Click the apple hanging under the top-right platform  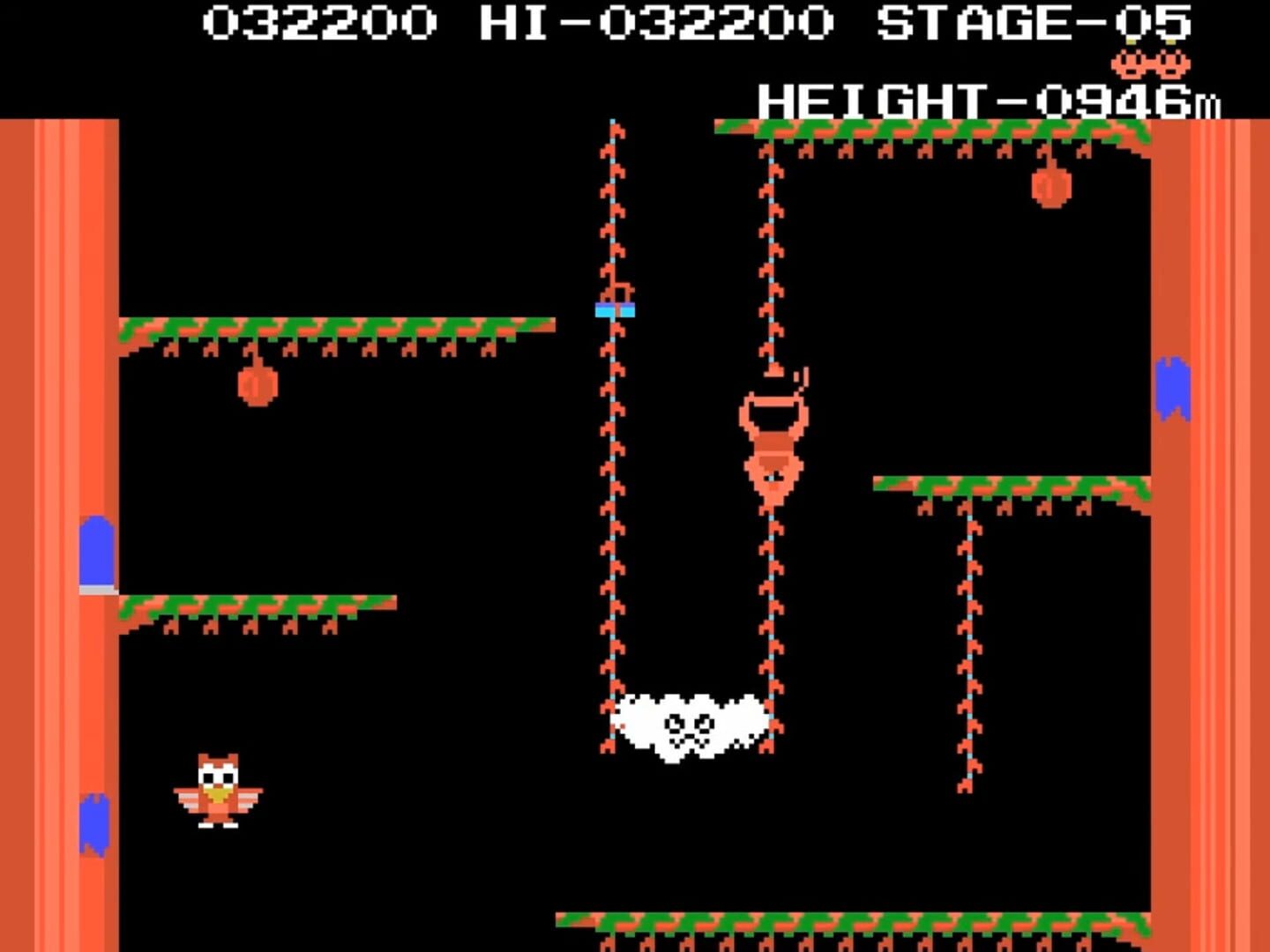point(1051,190)
